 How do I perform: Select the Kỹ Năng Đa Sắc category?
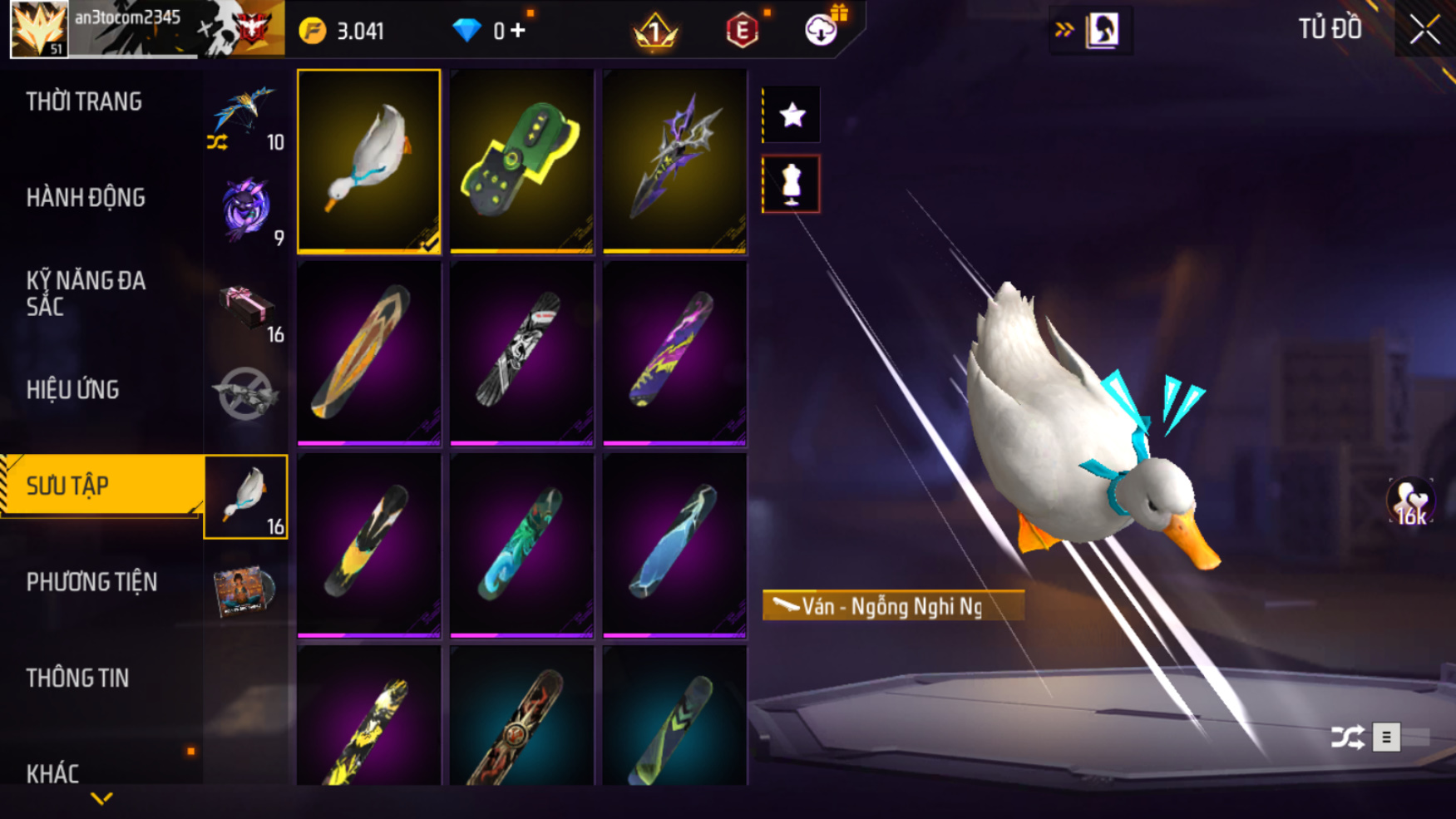tap(86, 294)
